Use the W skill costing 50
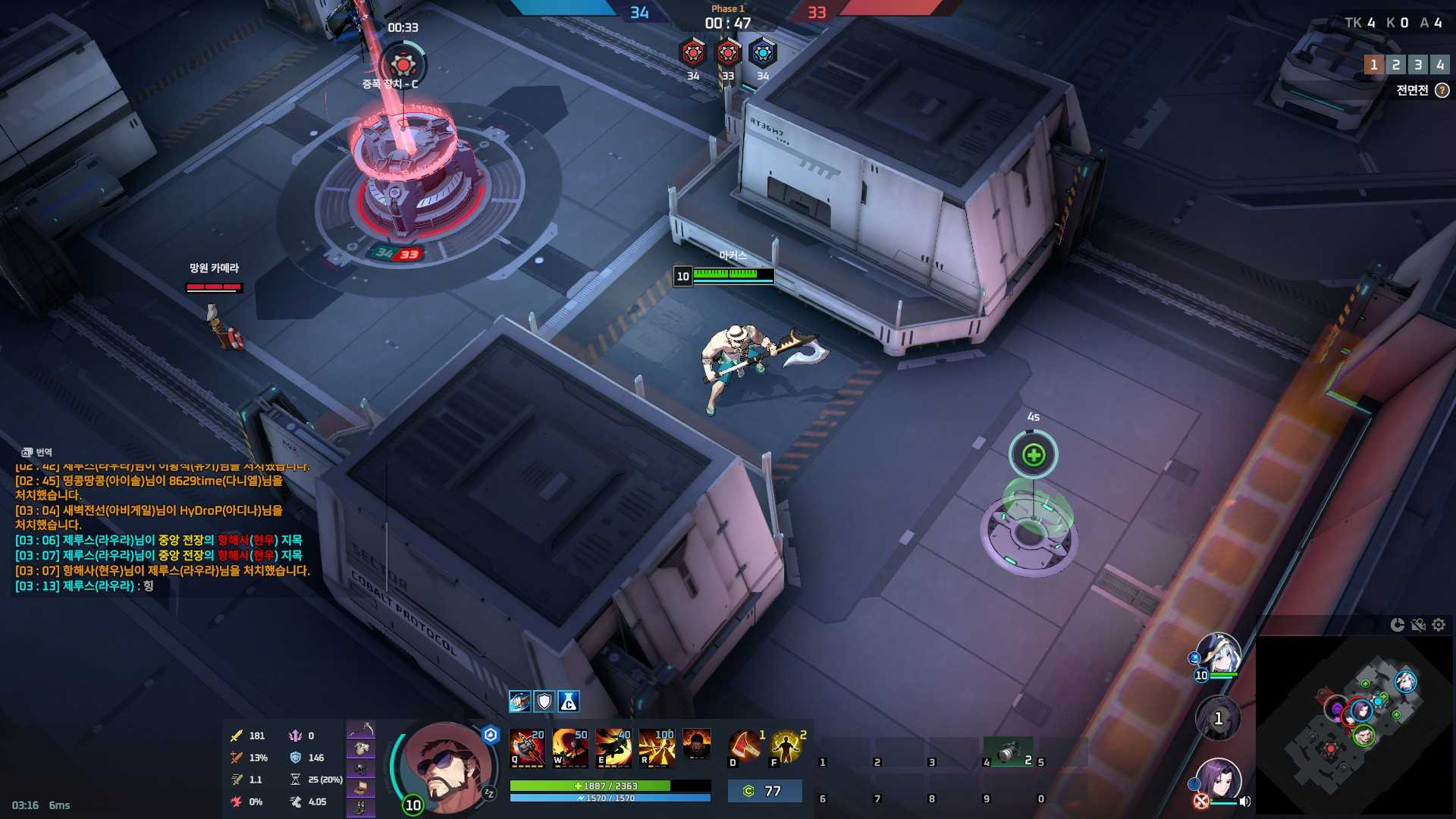The width and height of the screenshot is (1456, 819). pos(570,747)
